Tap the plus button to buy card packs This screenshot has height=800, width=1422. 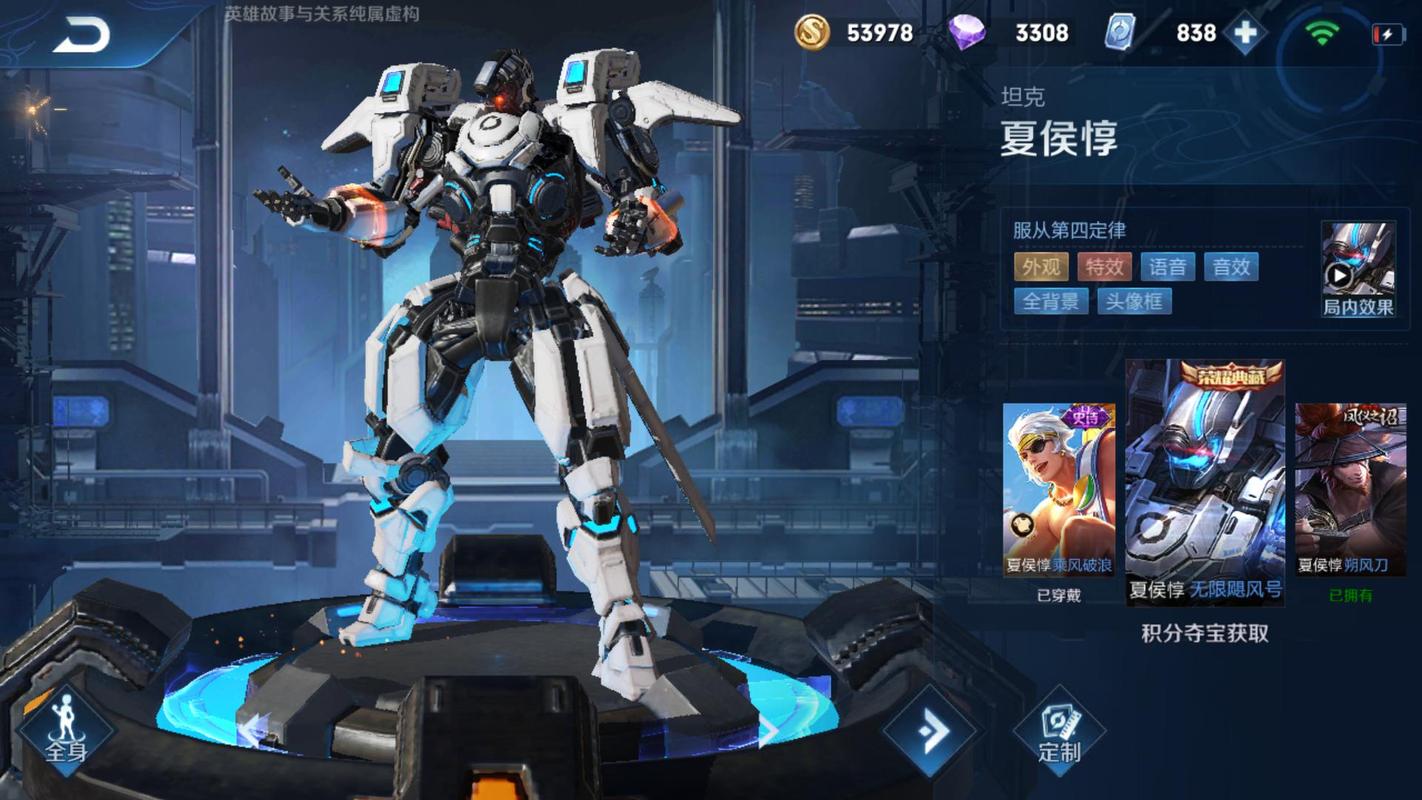[x=1243, y=32]
